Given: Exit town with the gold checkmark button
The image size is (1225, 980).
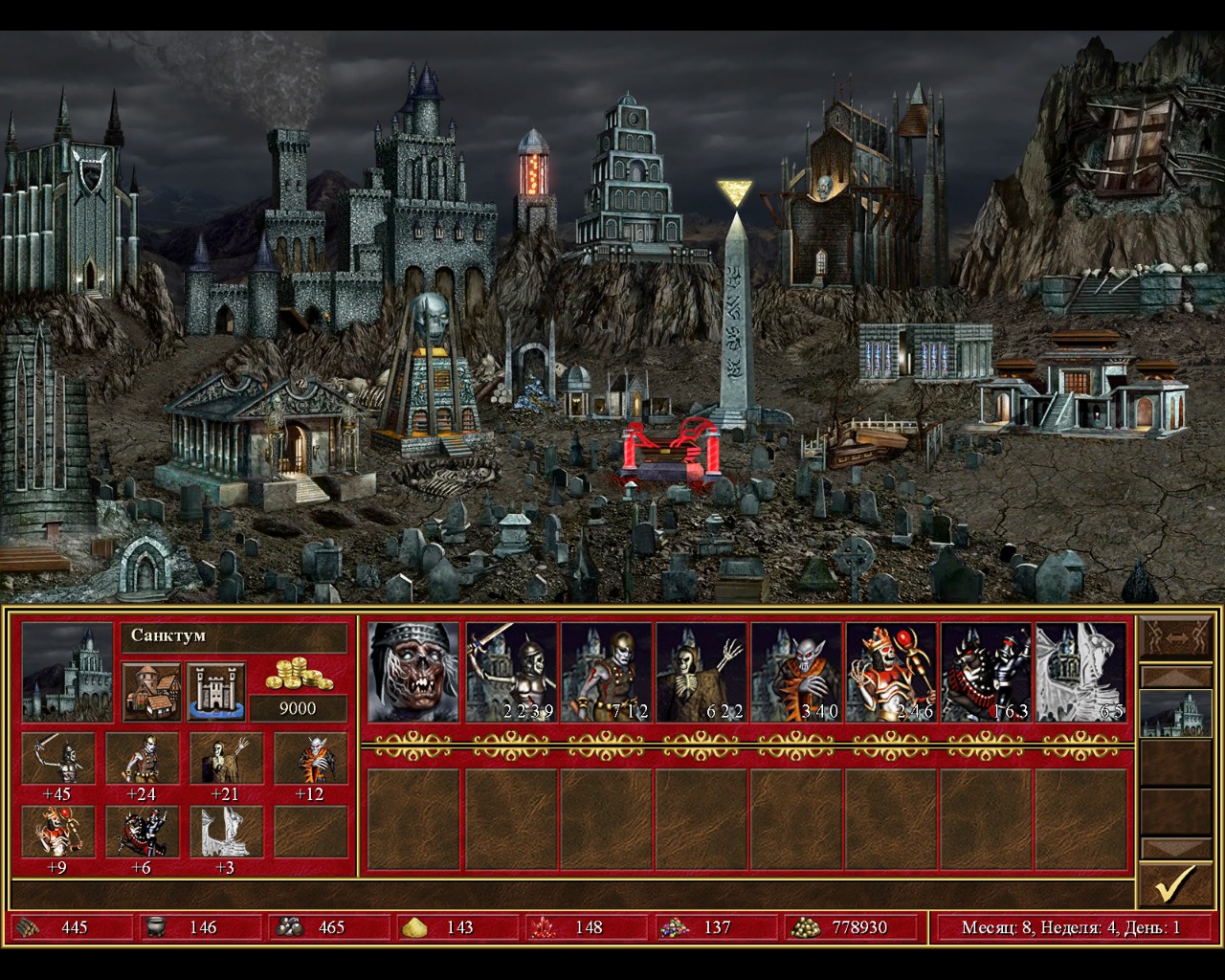Looking at the screenshot, I should (x=1174, y=885).
